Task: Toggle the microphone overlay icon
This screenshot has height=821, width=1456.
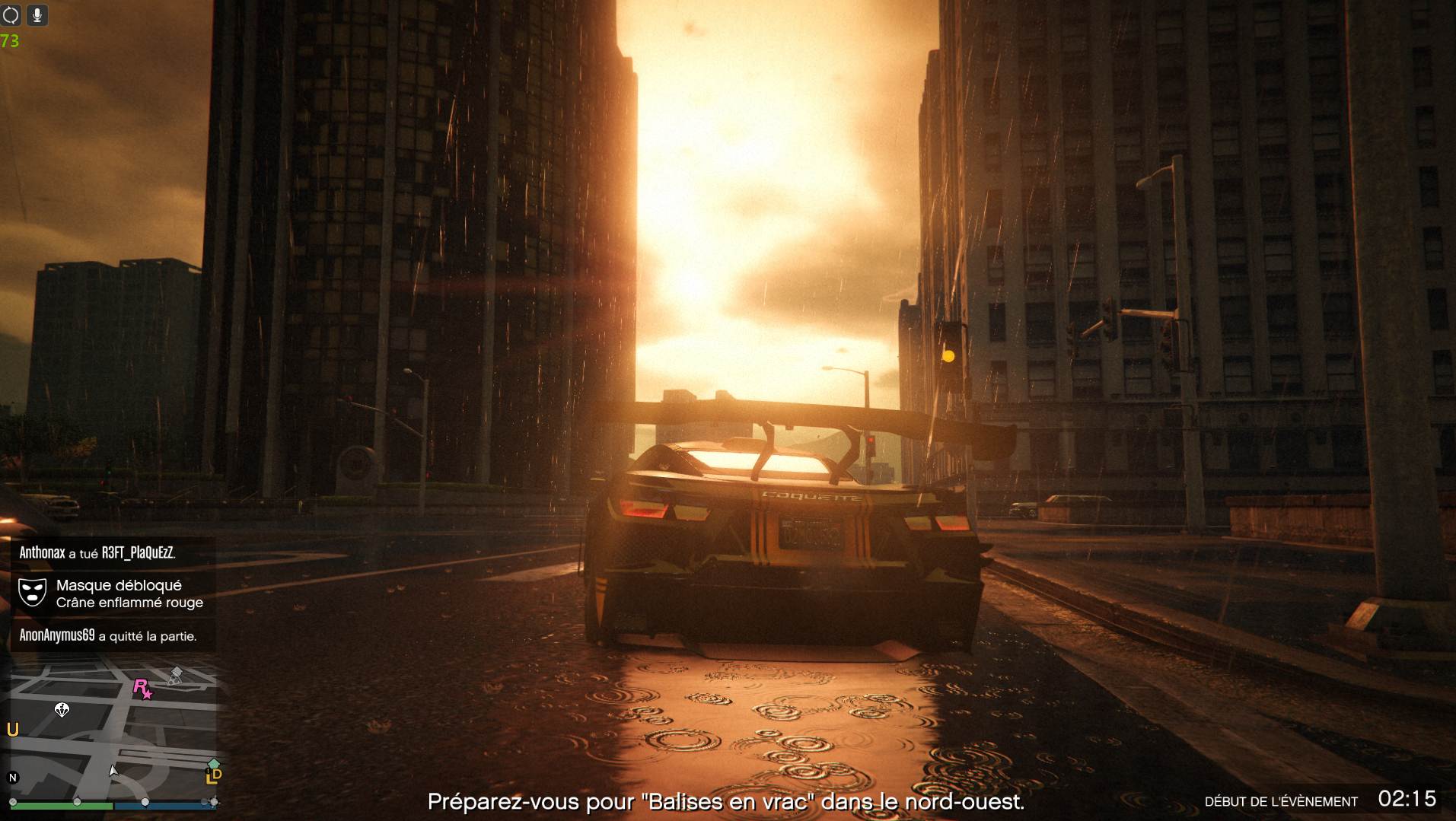Action: coord(37,14)
